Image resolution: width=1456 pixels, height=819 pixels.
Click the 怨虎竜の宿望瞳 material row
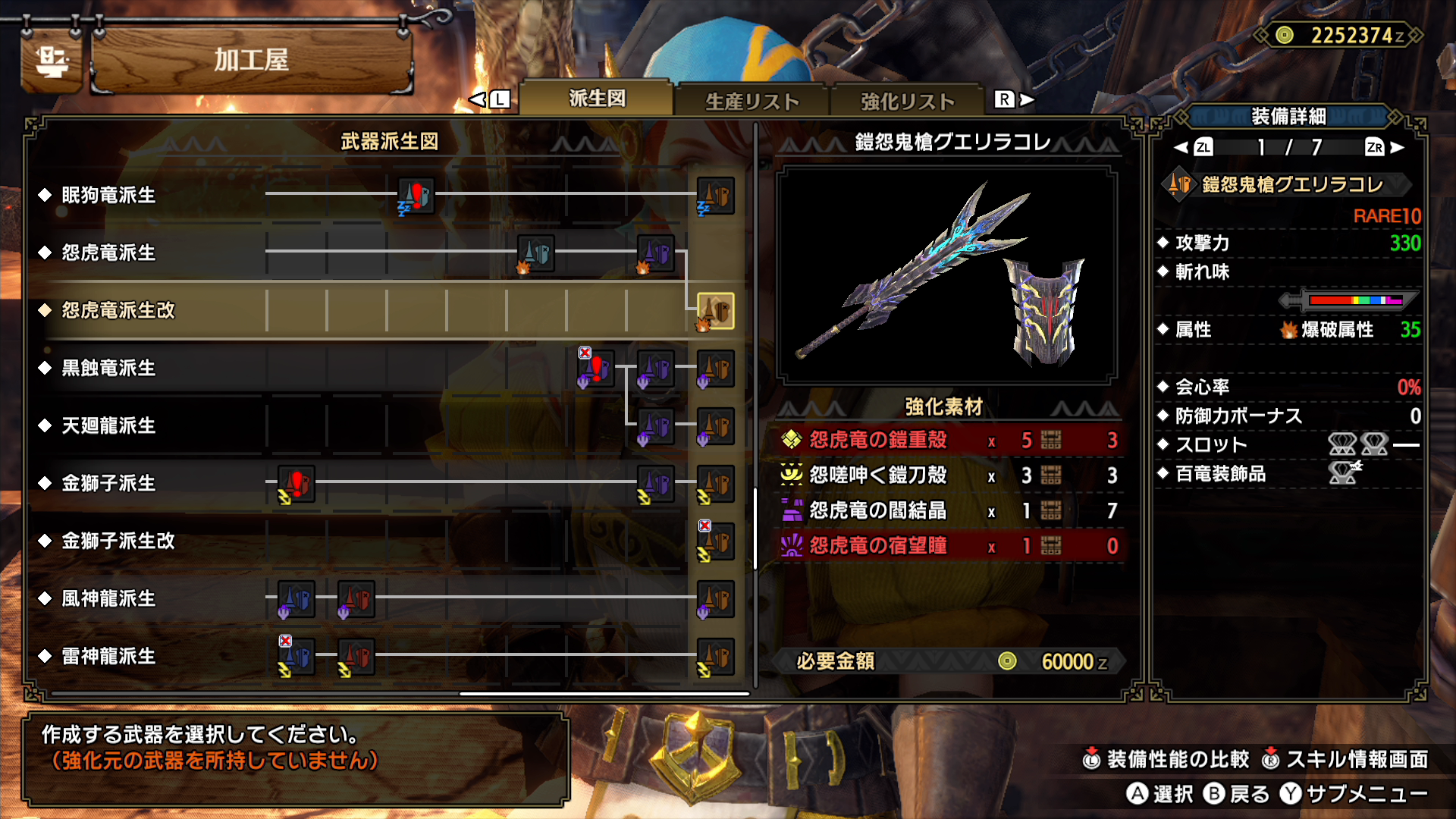coord(948,546)
